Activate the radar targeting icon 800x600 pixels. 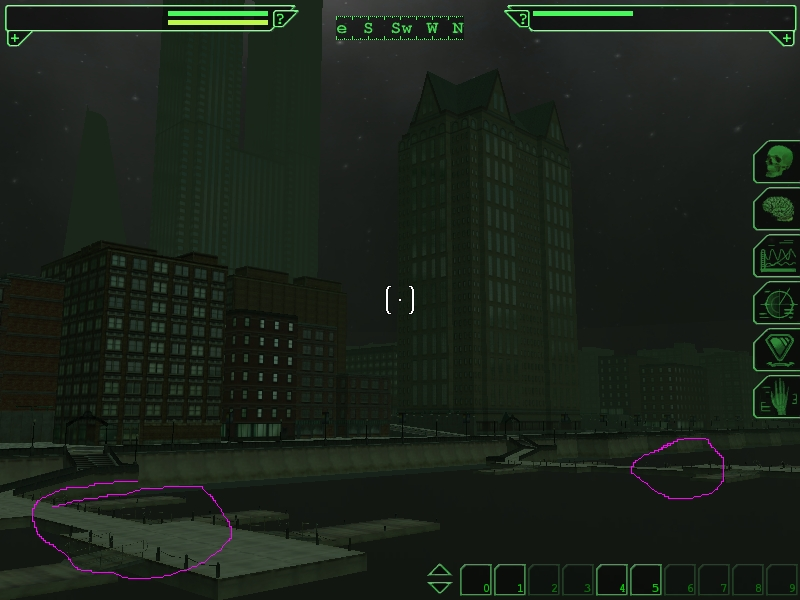[778, 303]
